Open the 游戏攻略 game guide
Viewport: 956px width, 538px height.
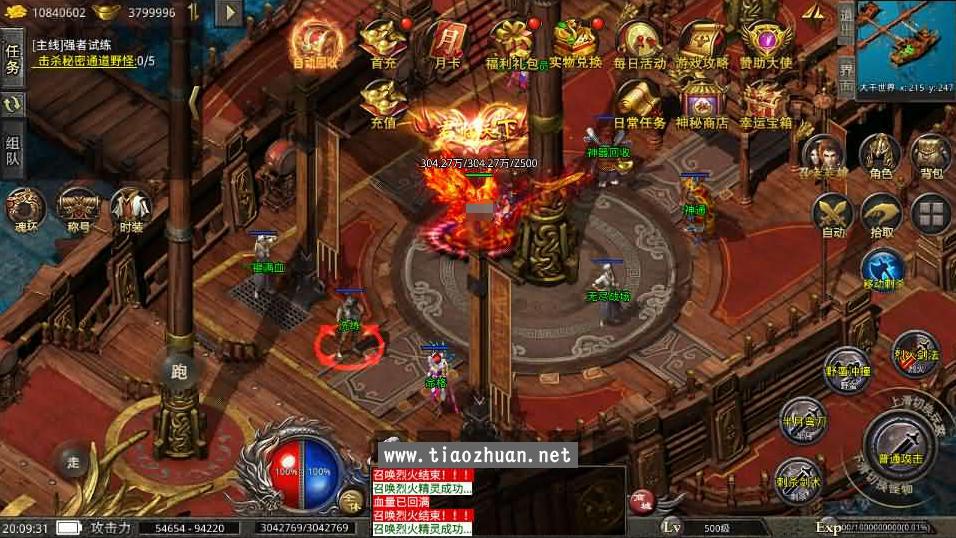point(701,43)
